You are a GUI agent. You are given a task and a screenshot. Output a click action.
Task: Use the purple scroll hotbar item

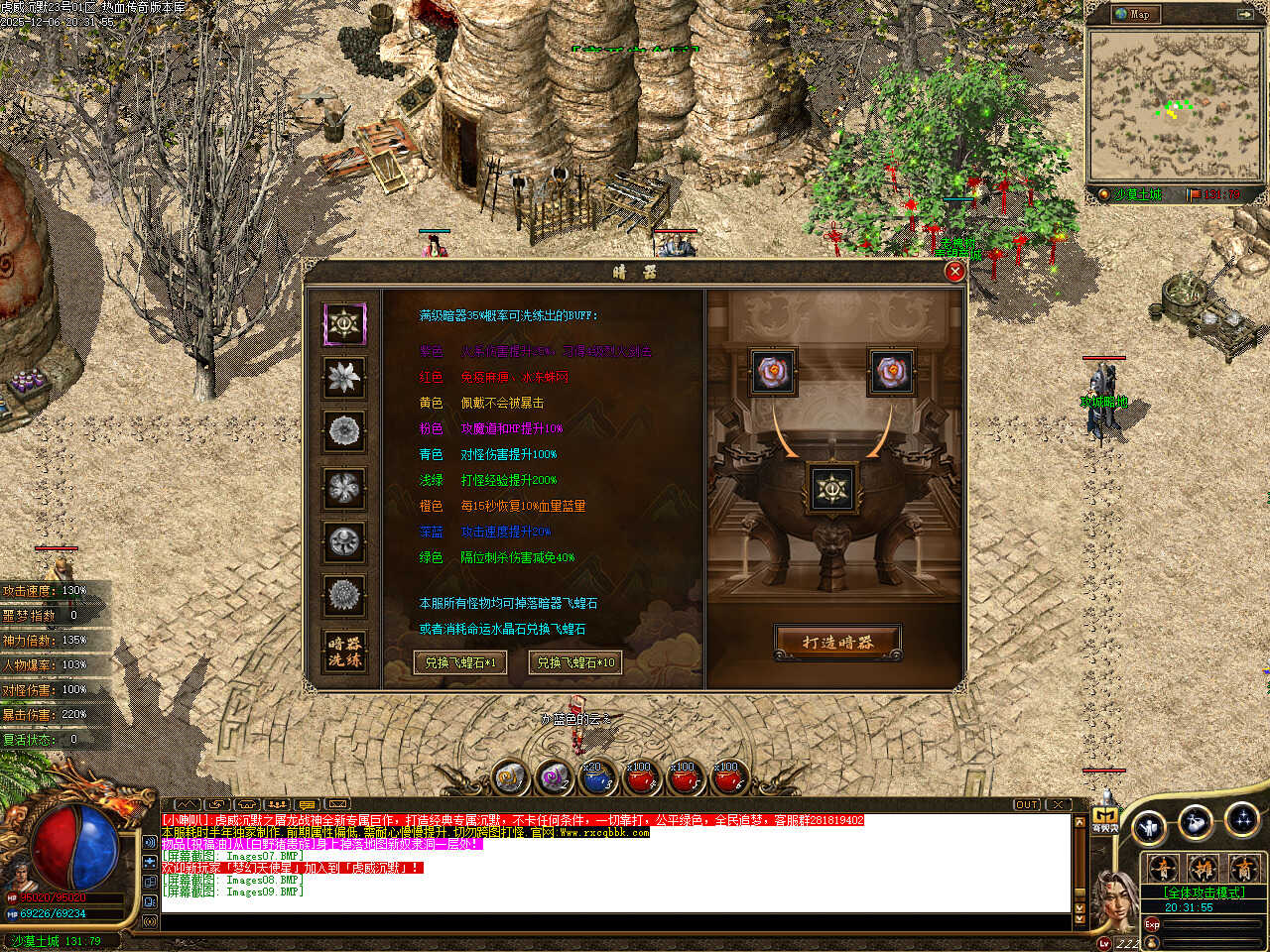pyautogui.click(x=553, y=778)
